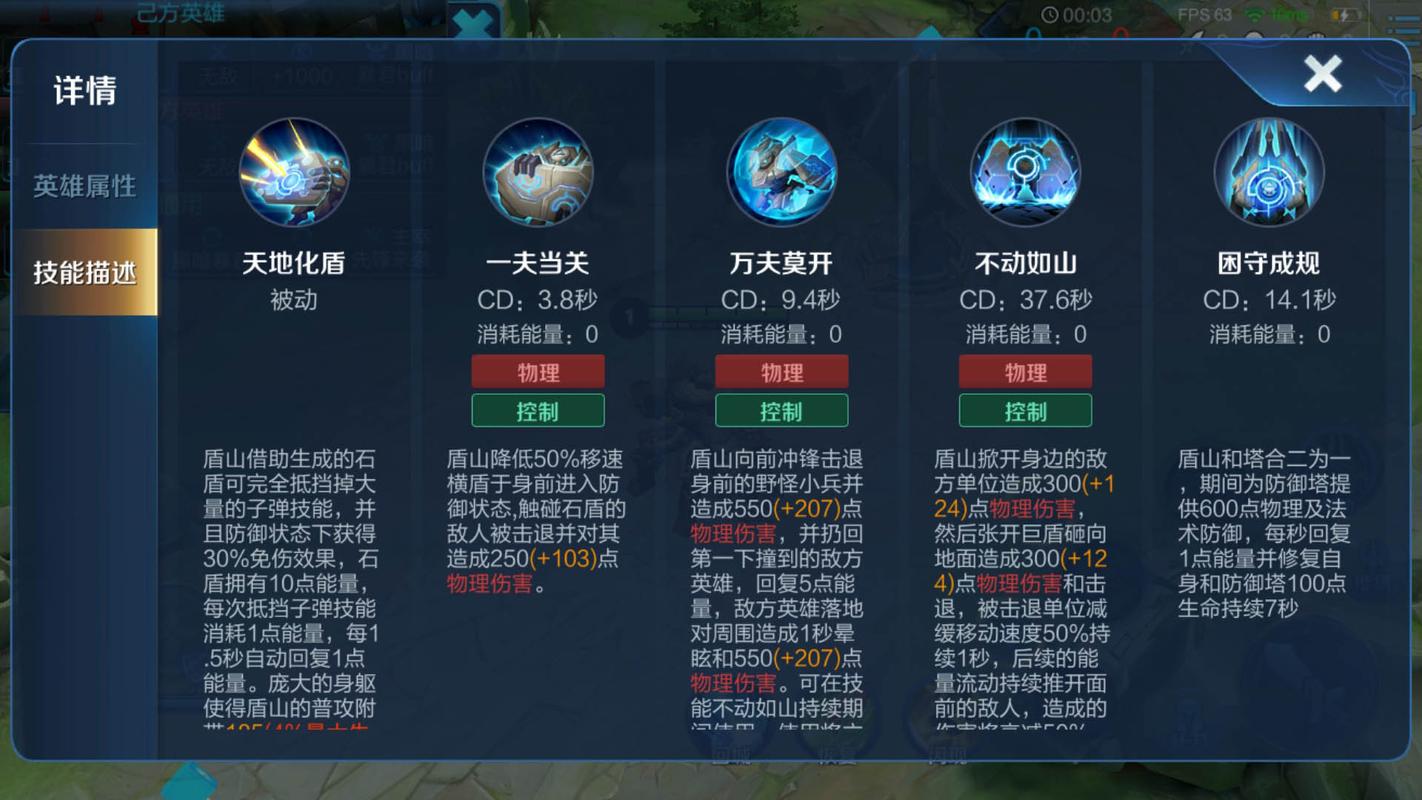This screenshot has height=800, width=1422.
Task: Click the 物理 tag under 一夫当关
Action: pos(538,371)
